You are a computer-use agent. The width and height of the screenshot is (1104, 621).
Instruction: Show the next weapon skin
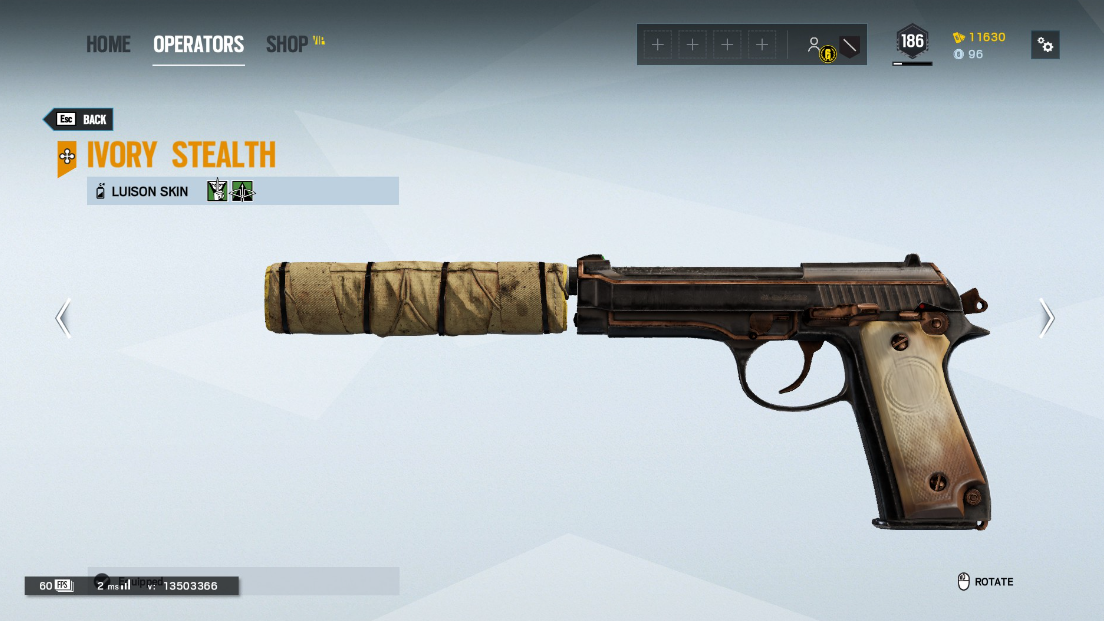1046,318
